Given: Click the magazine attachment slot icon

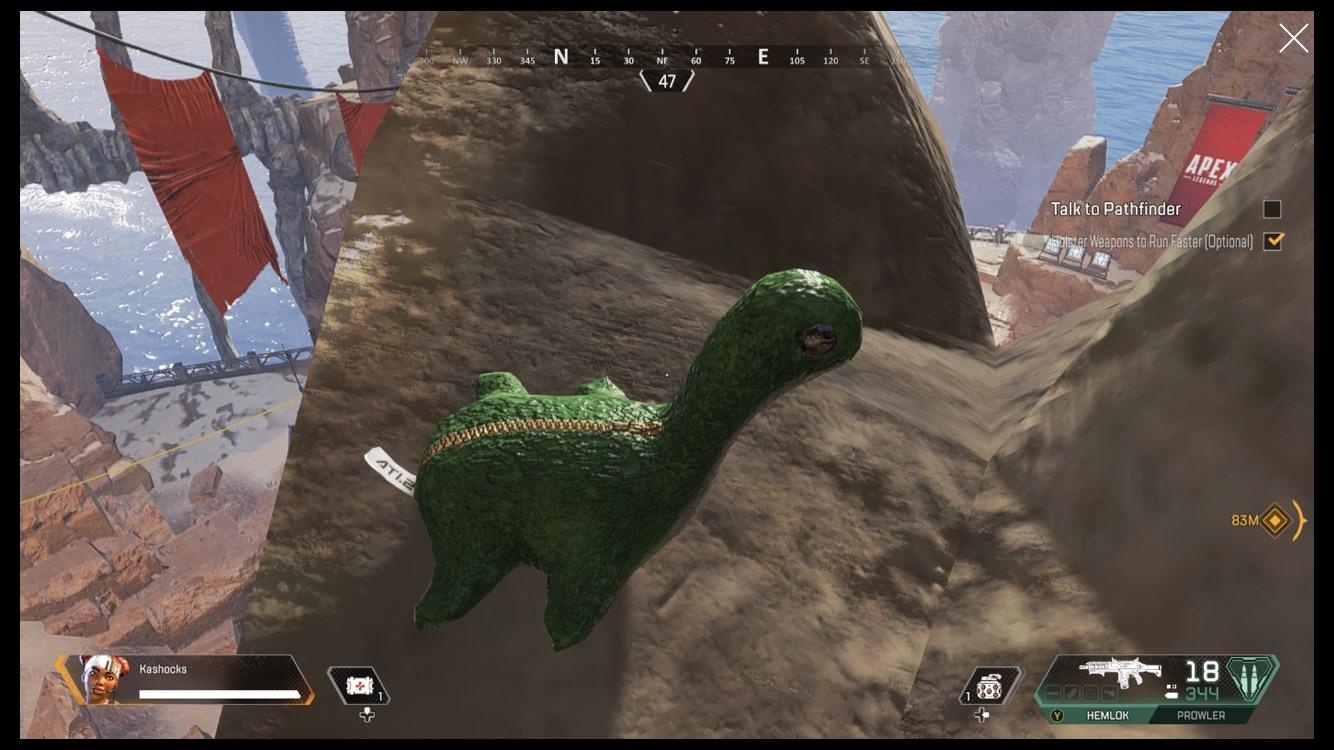Looking at the screenshot, I should 1070,692.
